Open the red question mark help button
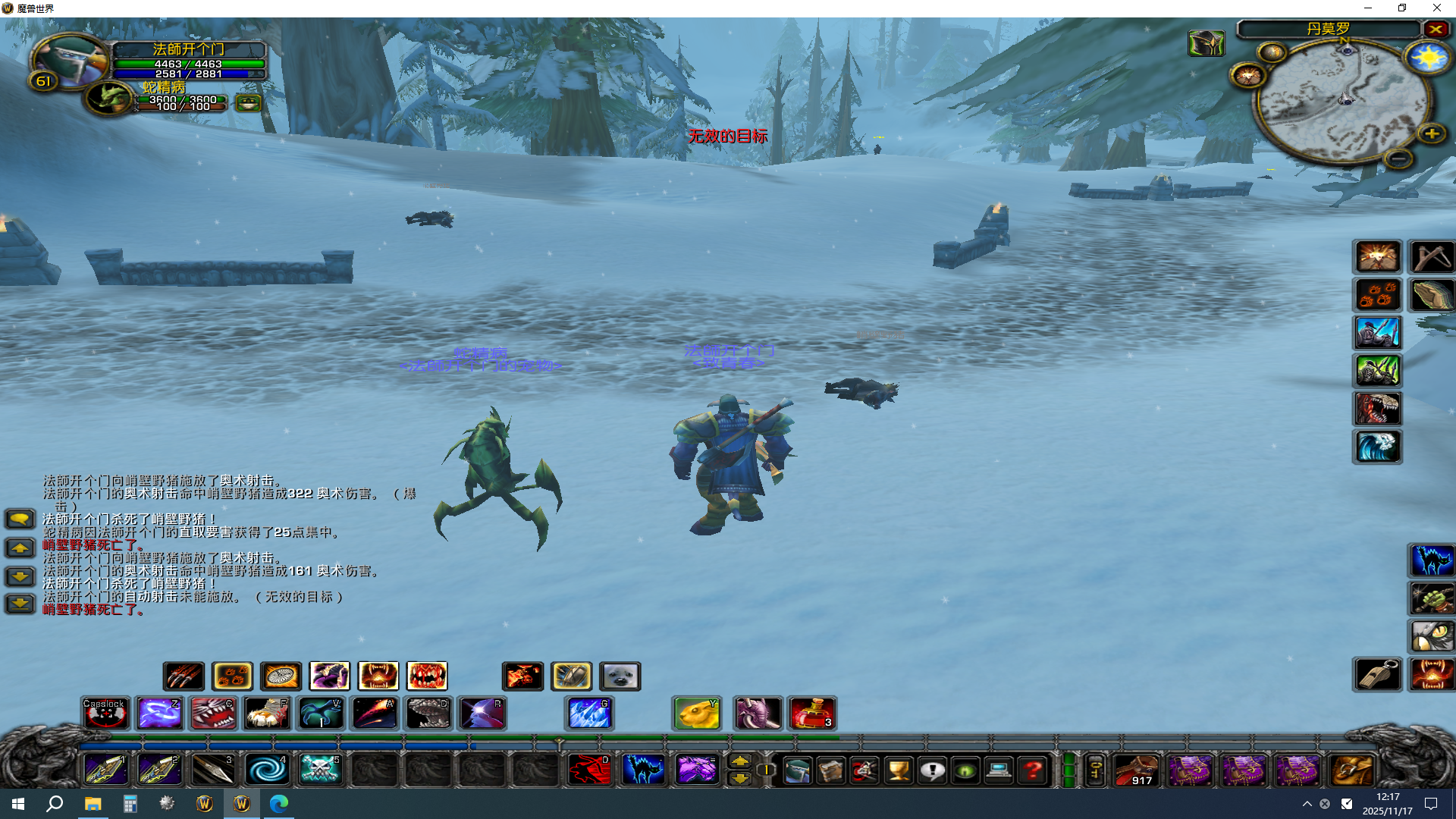The image size is (1456, 819). [x=1032, y=771]
